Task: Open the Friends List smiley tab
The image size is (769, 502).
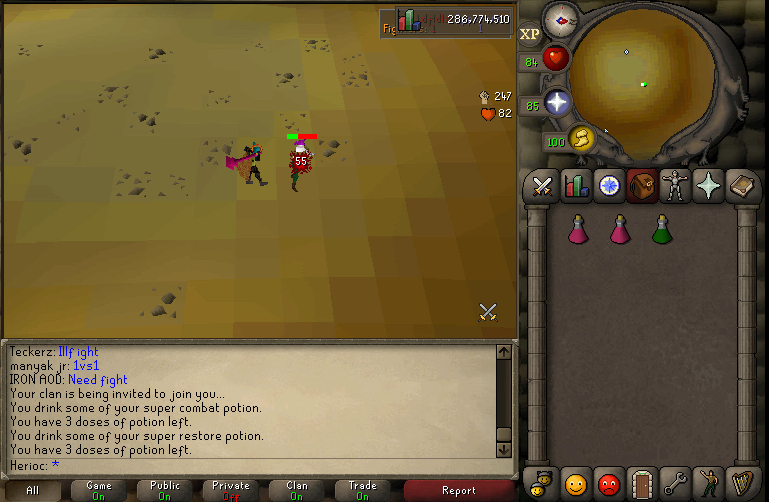Action: pos(576,483)
